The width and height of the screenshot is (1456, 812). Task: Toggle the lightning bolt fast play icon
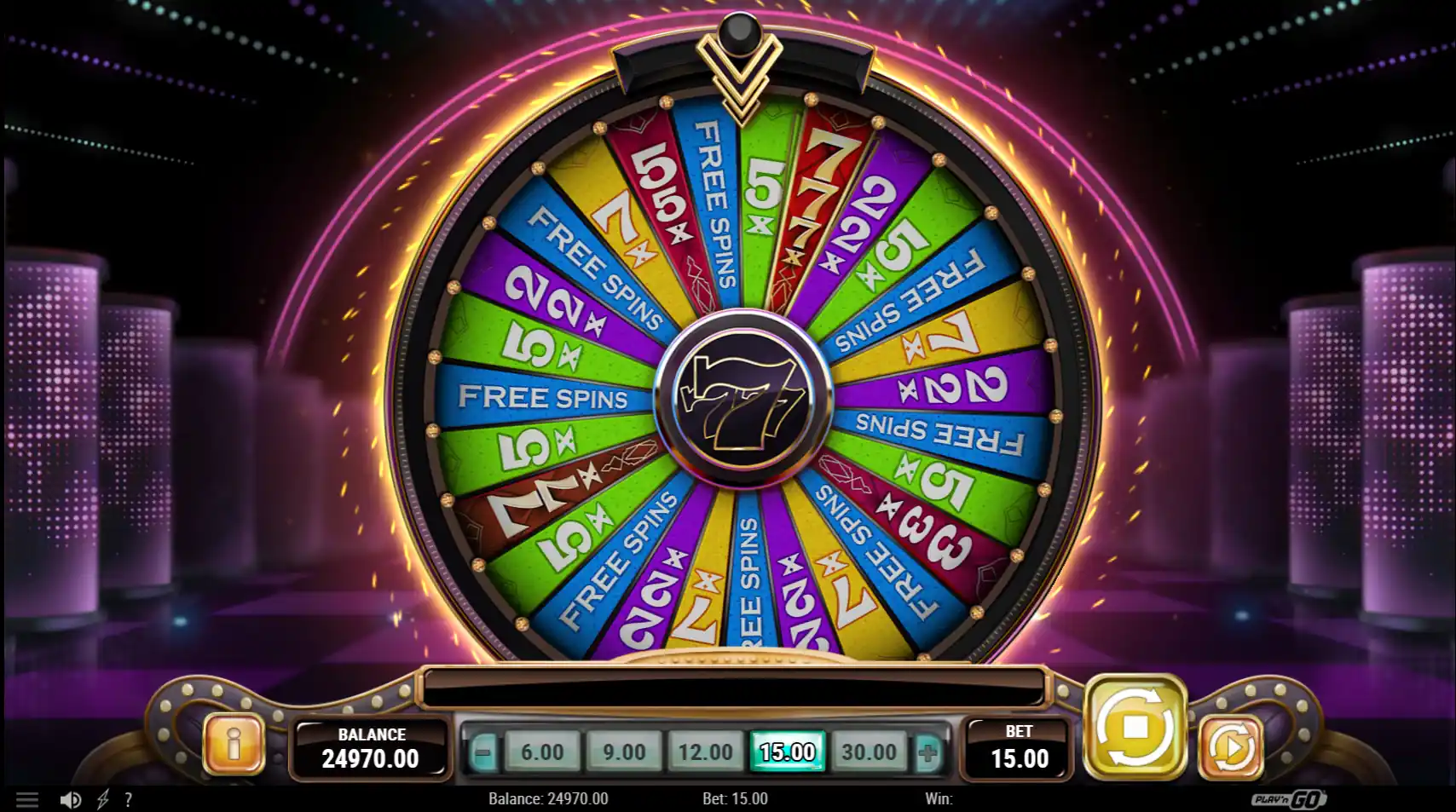click(x=103, y=799)
